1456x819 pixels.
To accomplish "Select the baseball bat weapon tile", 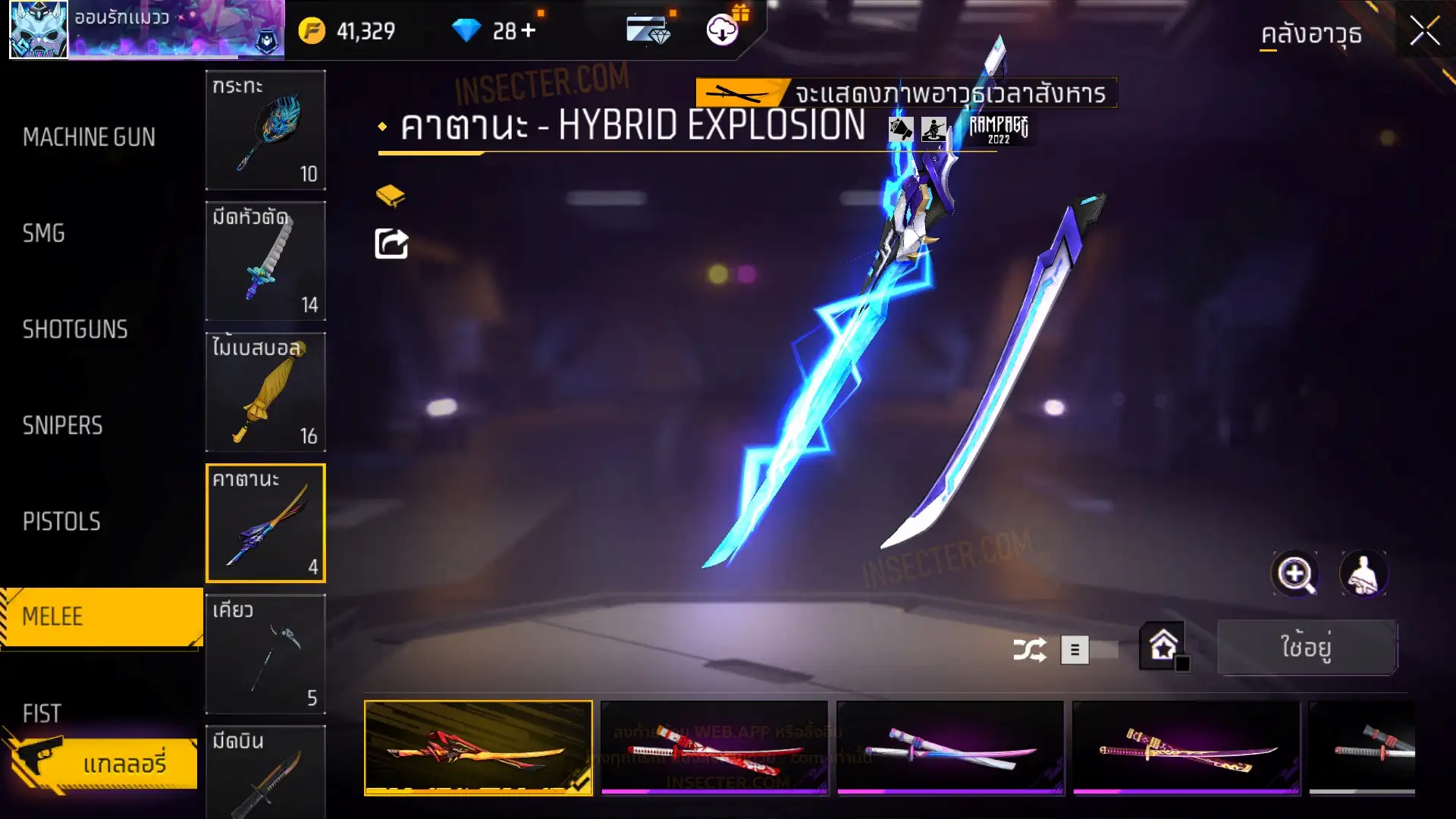I will (265, 392).
